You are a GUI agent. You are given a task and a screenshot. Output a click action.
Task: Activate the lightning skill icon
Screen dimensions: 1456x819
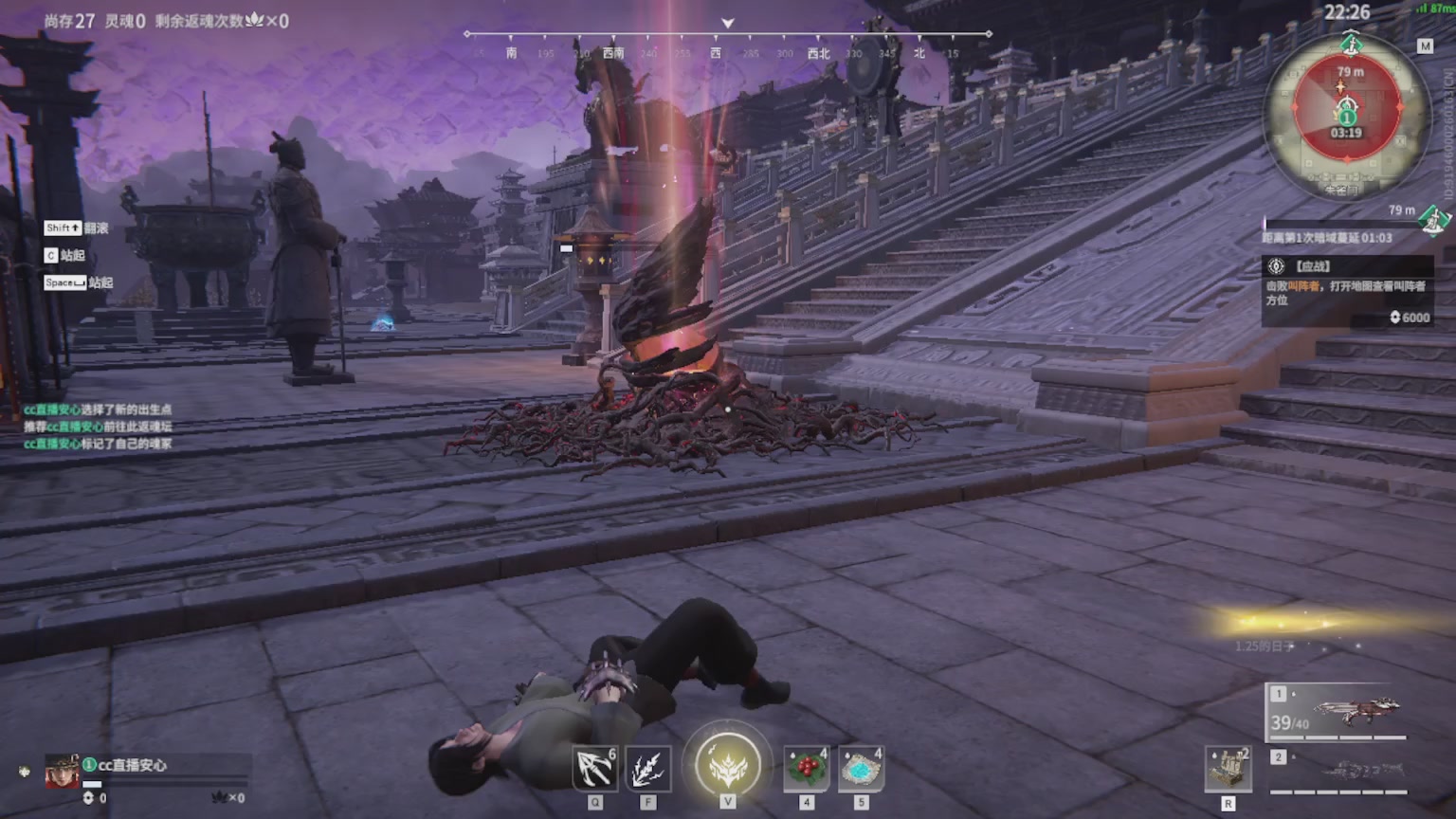[x=648, y=769]
